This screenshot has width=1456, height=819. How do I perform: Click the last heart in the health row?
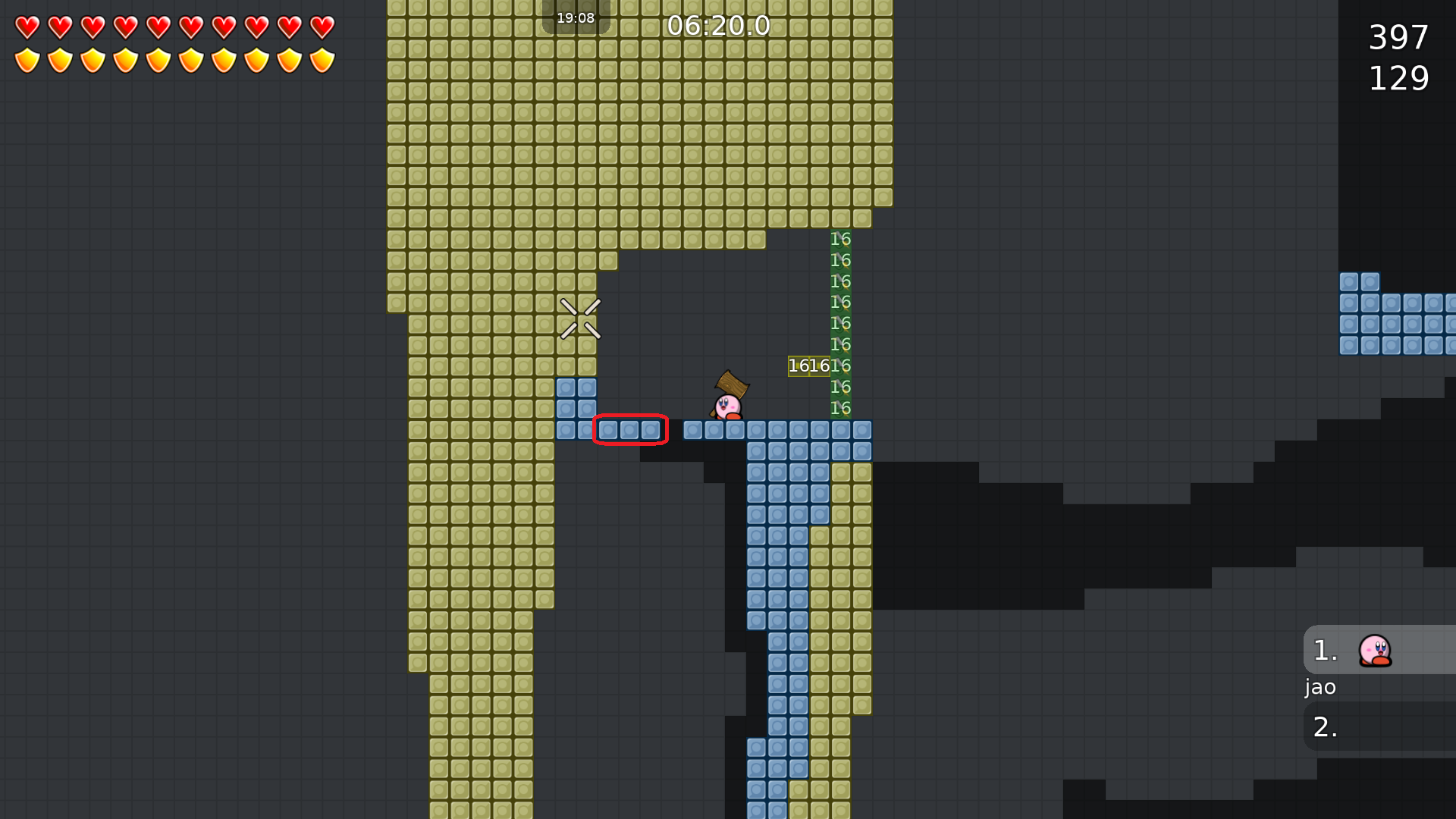click(321, 28)
